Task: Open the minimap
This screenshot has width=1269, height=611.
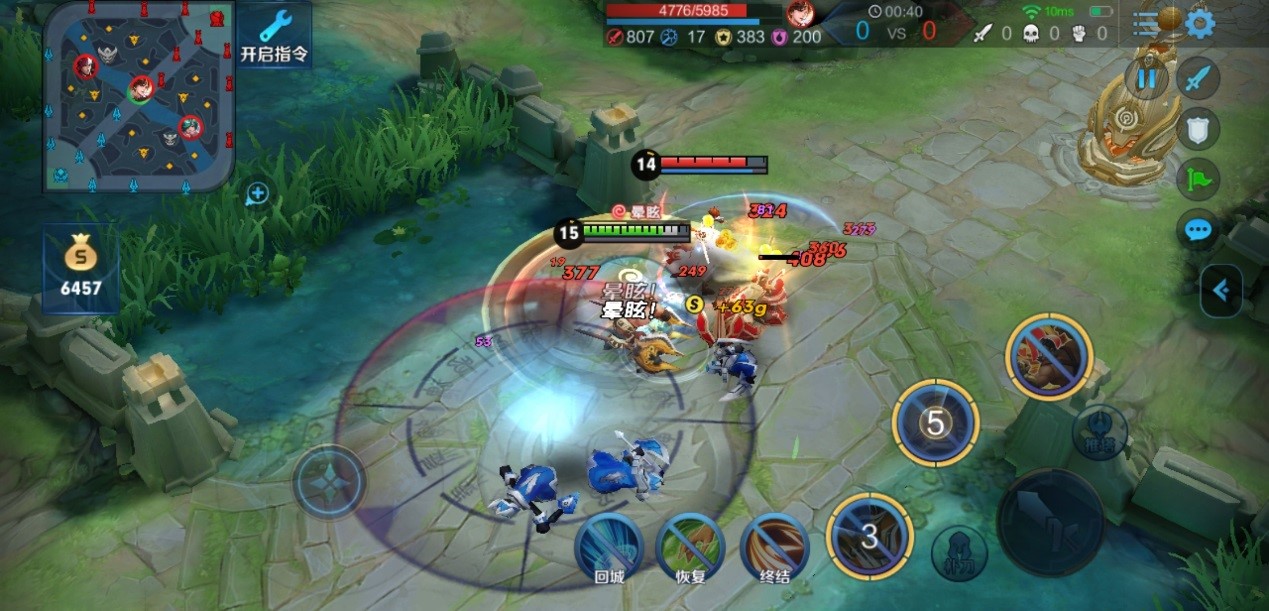Action: click(138, 96)
